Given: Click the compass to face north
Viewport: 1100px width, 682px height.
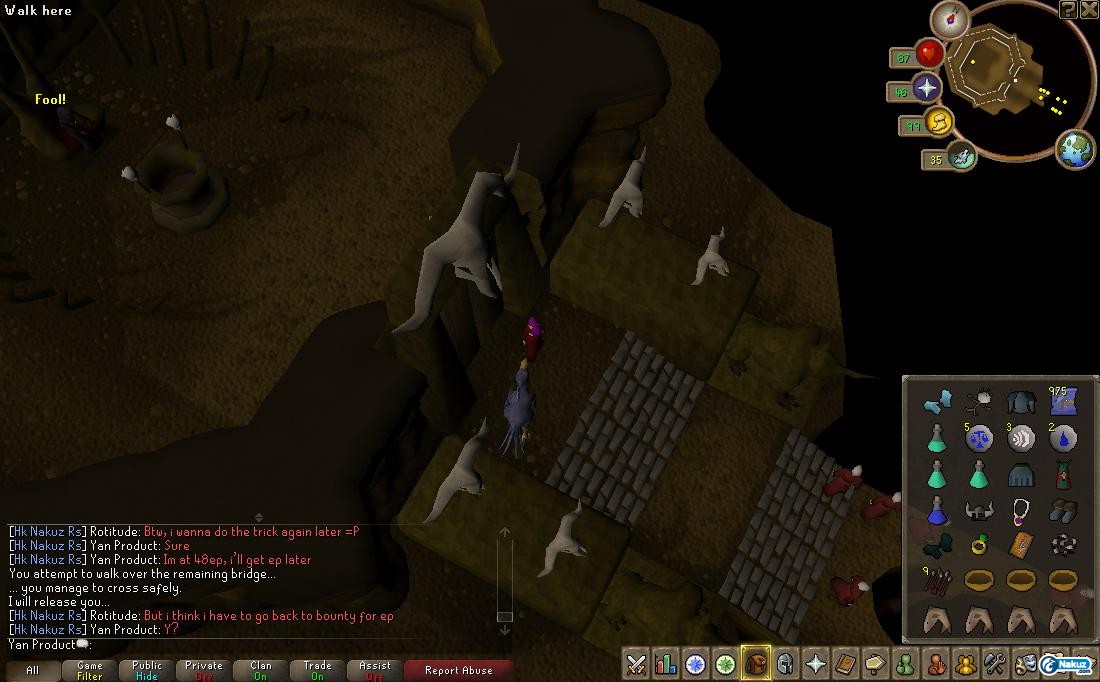Looking at the screenshot, I should click(949, 19).
